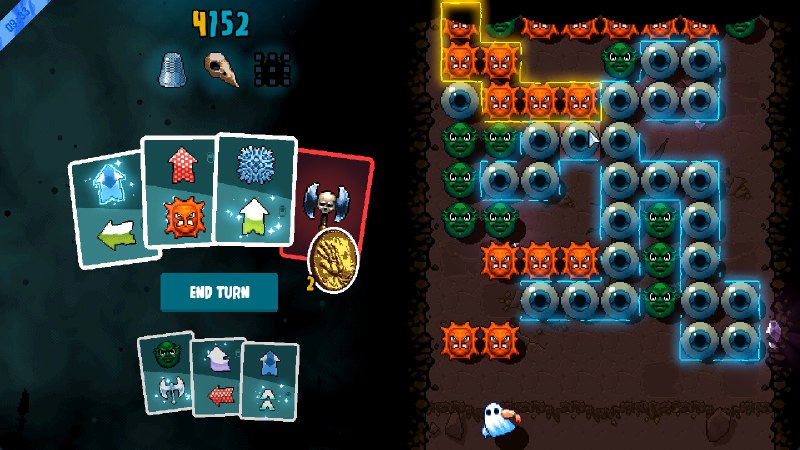Inspect the dark spider relic icon
This screenshot has height=450, width=800.
coord(270,69)
